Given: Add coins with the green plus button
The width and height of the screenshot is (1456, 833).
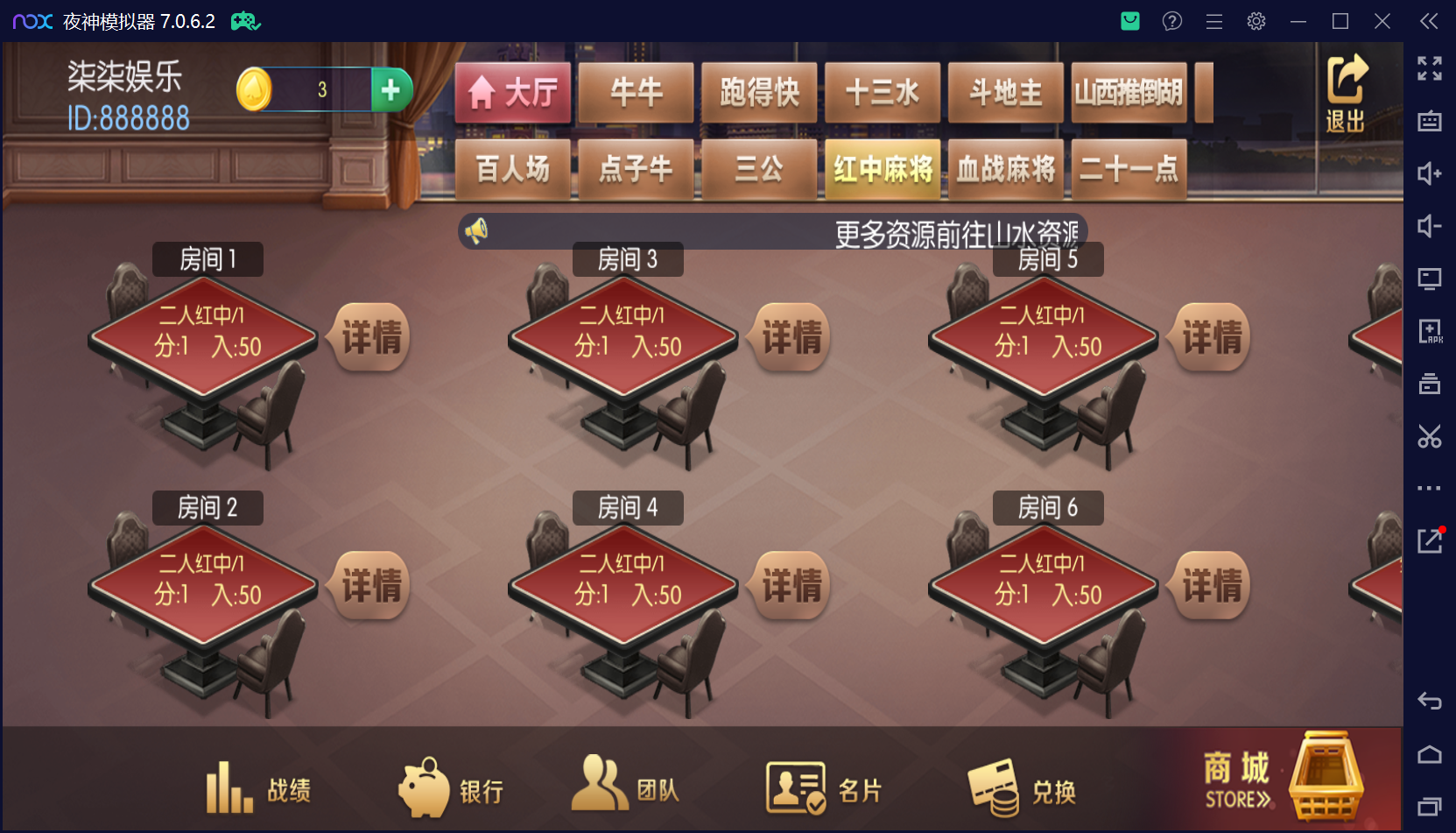Looking at the screenshot, I should pyautogui.click(x=391, y=88).
